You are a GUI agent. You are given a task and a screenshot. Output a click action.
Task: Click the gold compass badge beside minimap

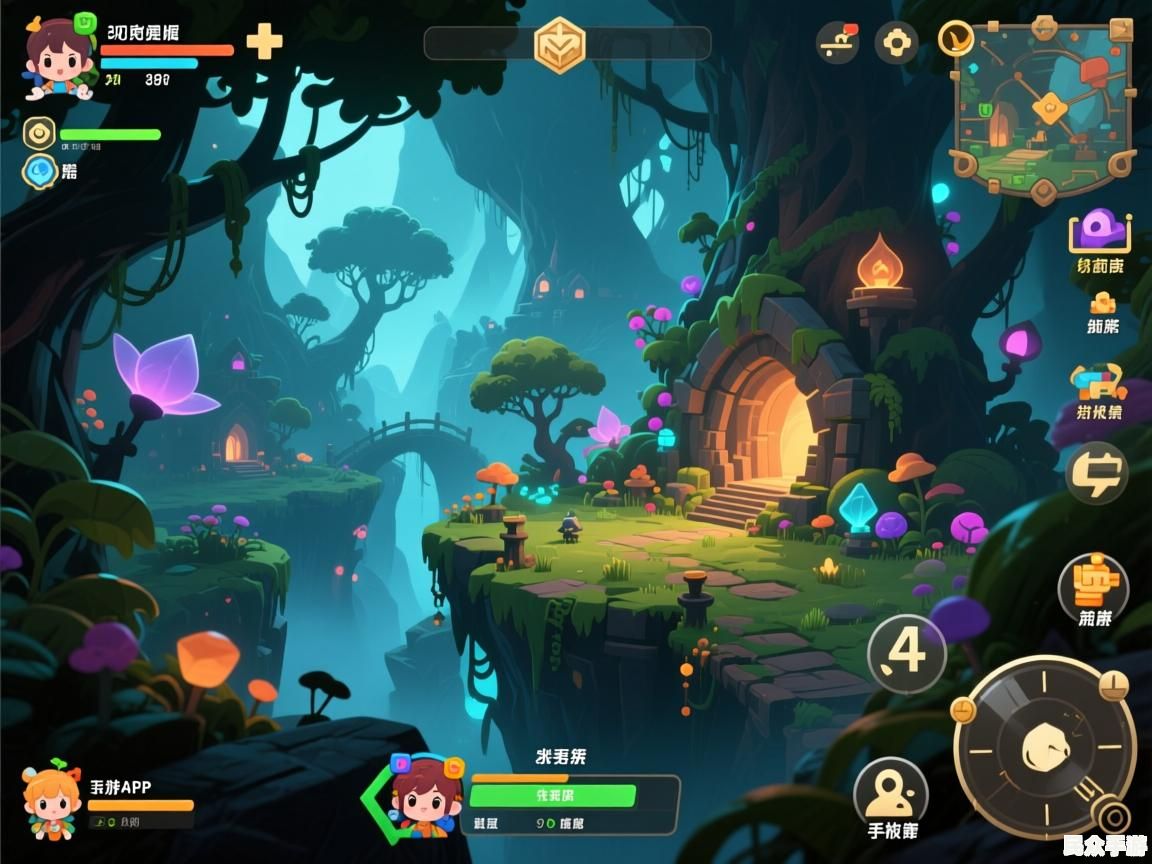pos(956,38)
